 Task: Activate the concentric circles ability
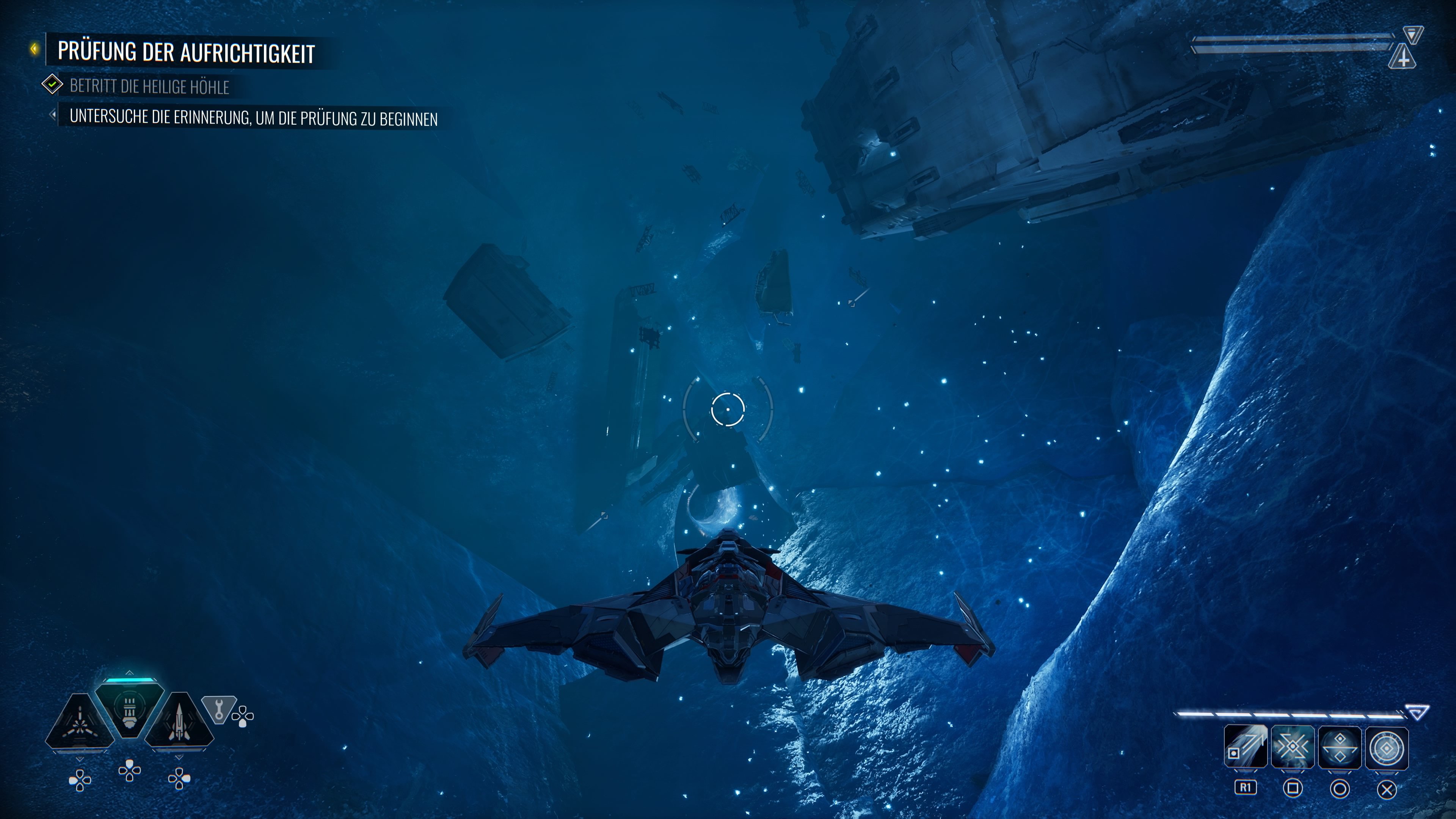point(1387,747)
